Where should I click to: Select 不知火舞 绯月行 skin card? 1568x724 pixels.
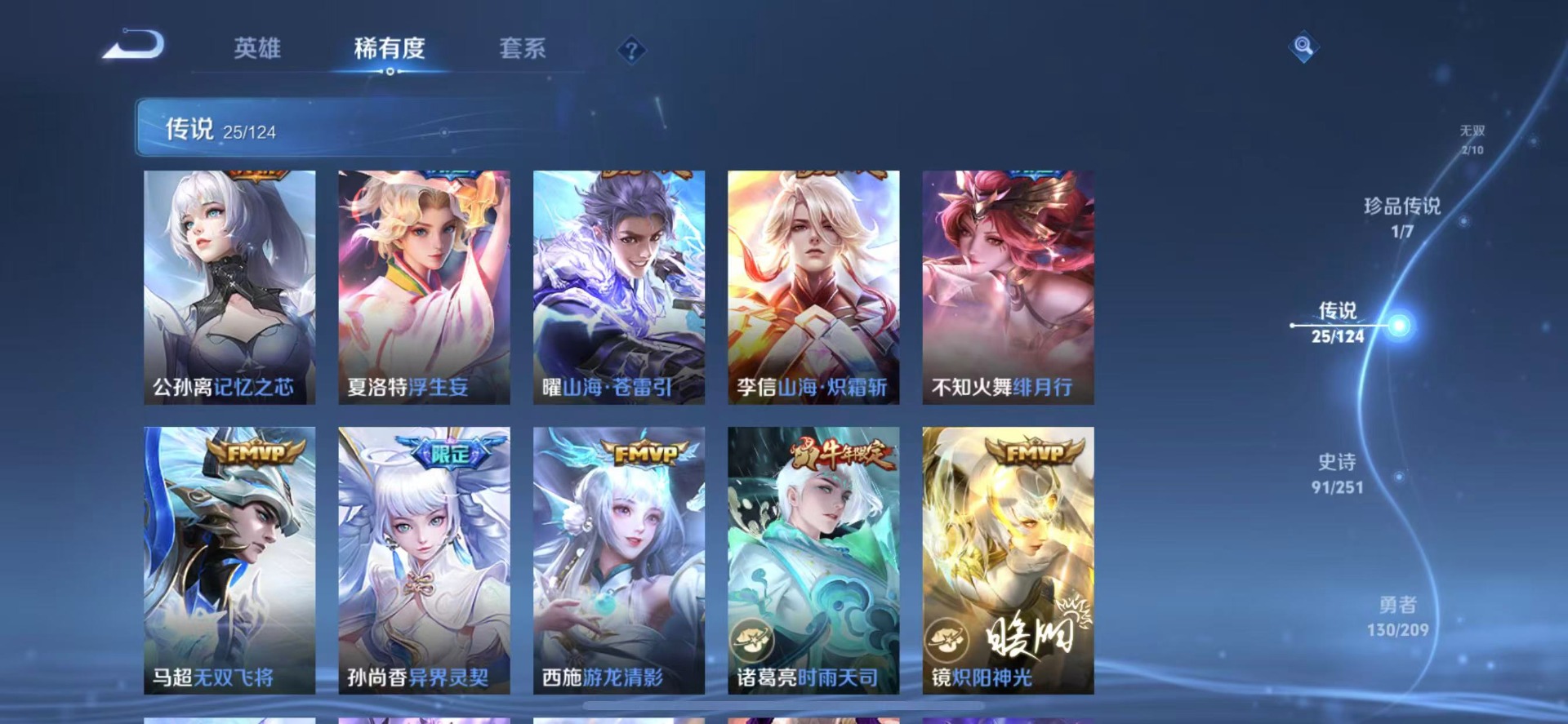tap(1008, 287)
